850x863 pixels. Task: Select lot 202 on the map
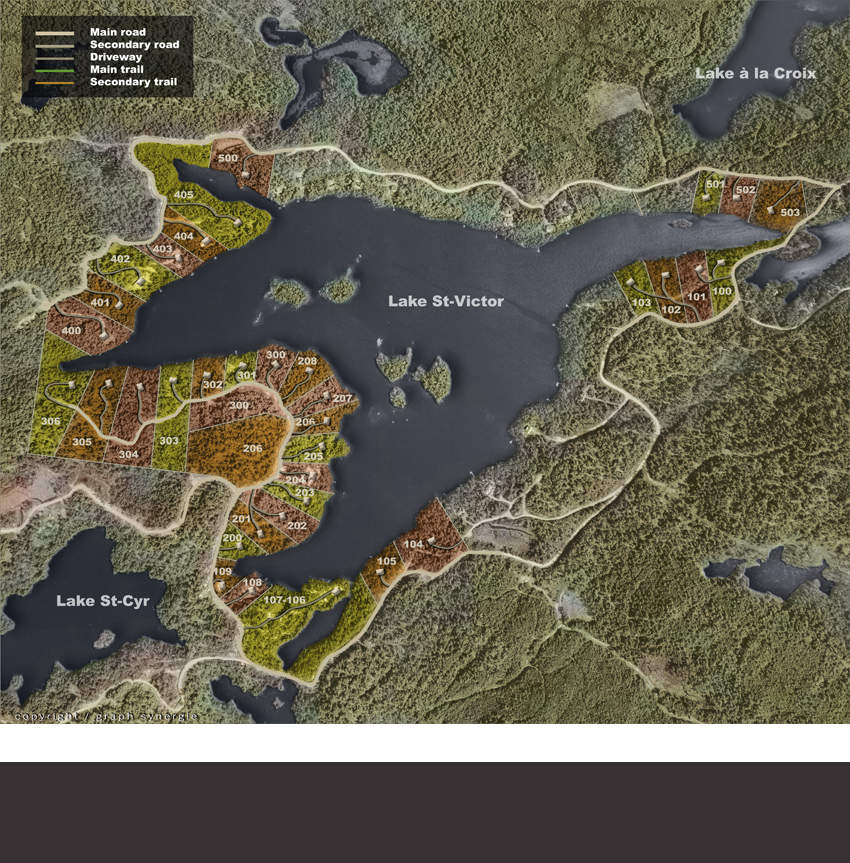click(x=297, y=526)
